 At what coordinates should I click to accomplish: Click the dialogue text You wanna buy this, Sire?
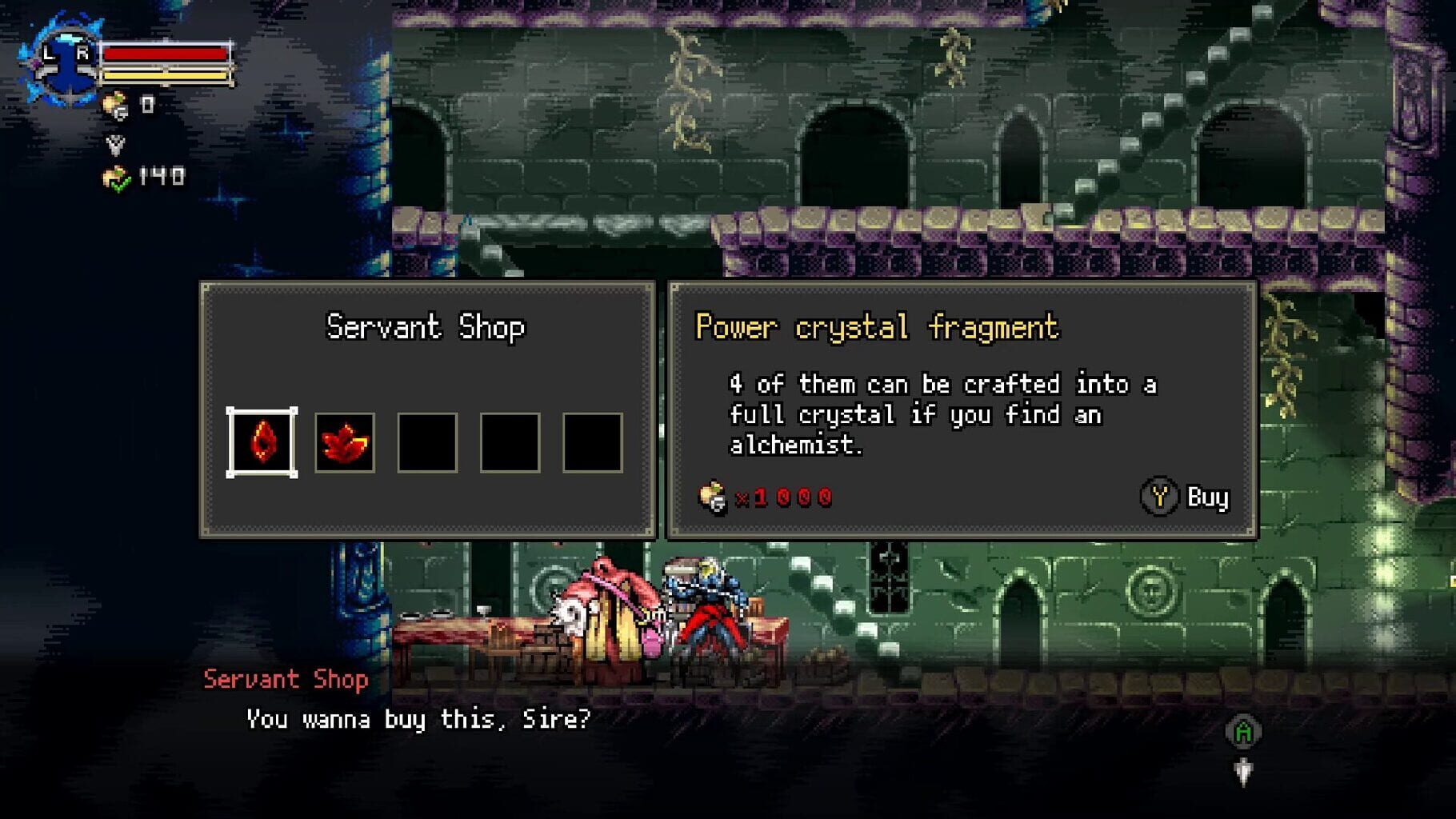(x=416, y=720)
